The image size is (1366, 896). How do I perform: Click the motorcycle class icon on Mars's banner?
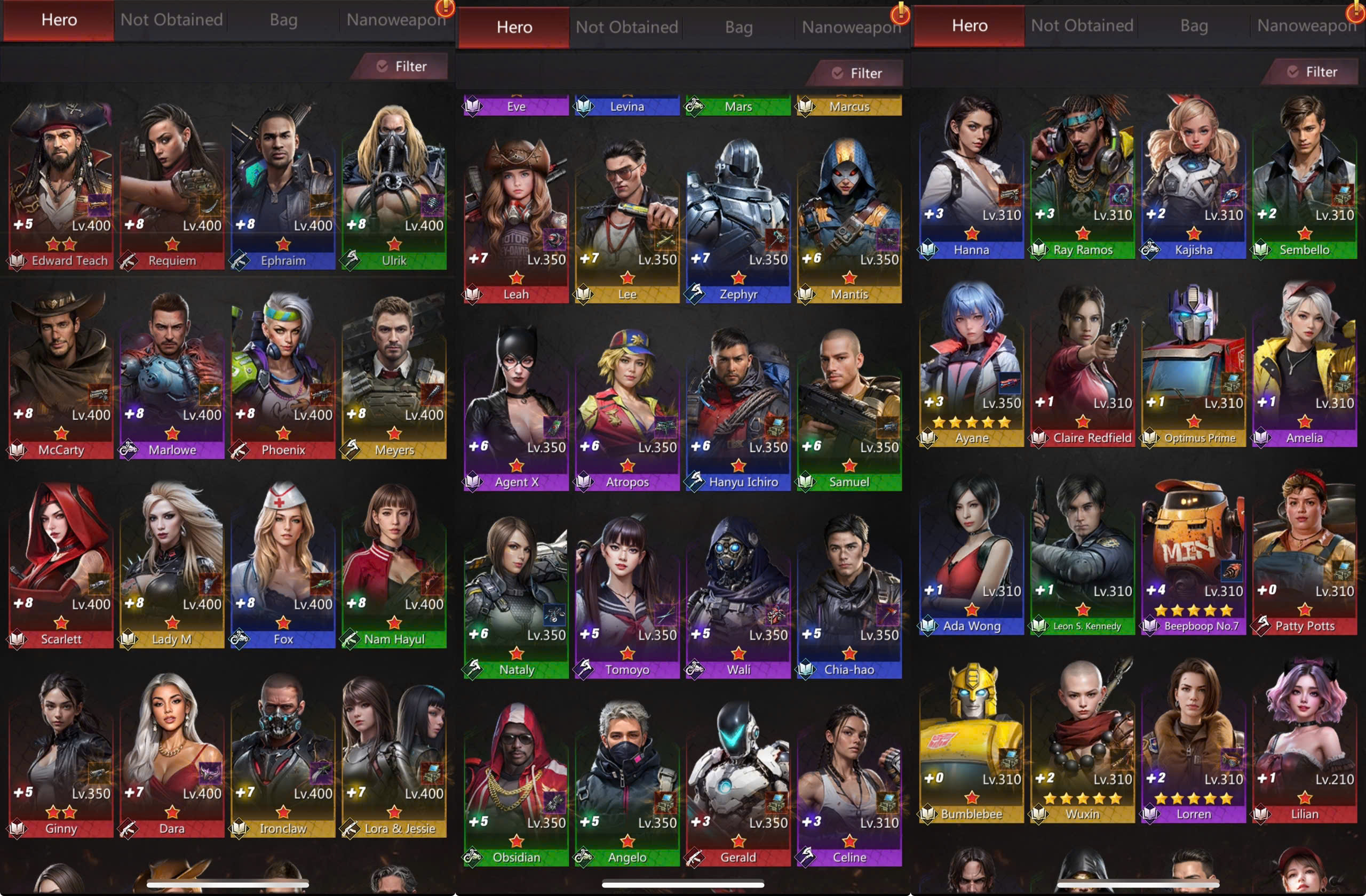[695, 106]
